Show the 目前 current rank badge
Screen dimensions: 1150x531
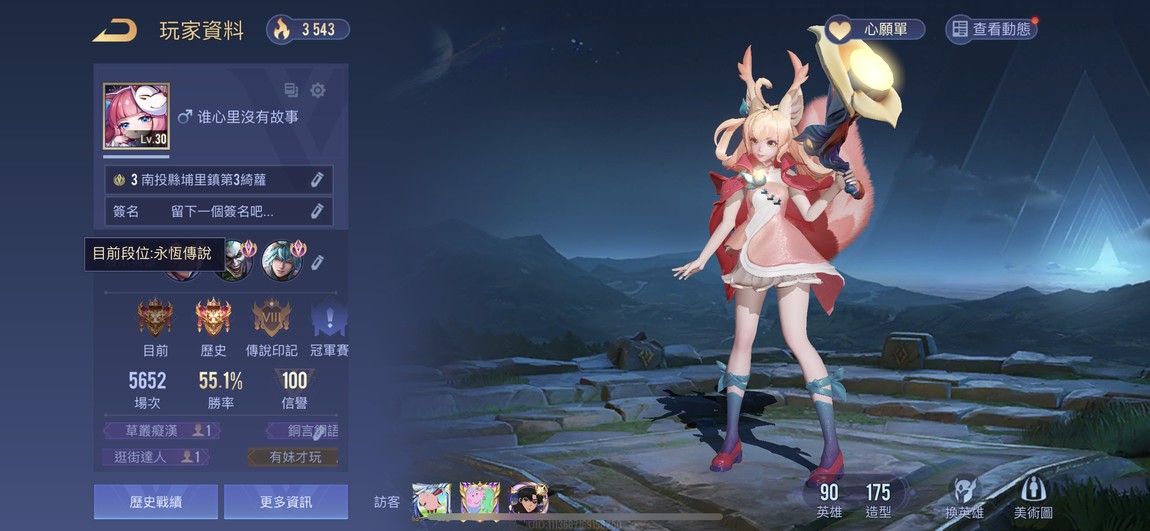155,319
